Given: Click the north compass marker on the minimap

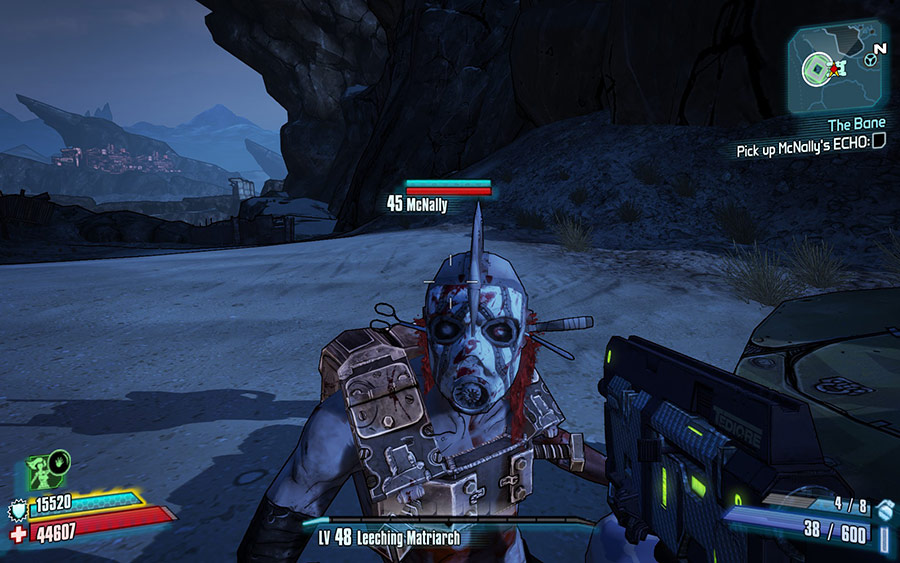Looking at the screenshot, I should click(879, 47).
